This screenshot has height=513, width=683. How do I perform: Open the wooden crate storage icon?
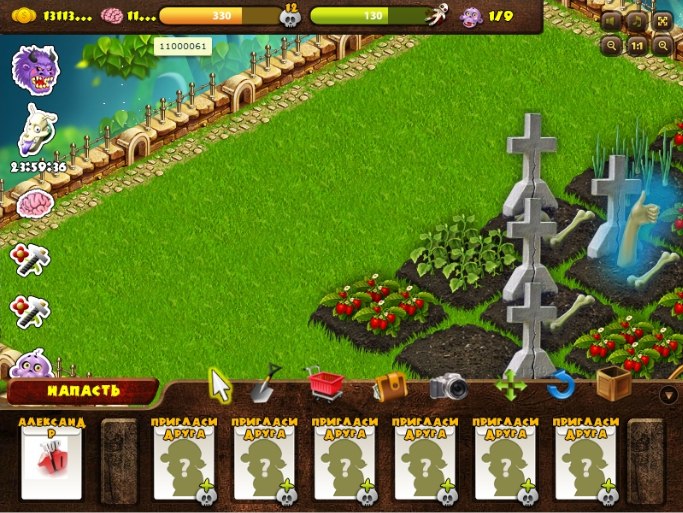[x=613, y=384]
